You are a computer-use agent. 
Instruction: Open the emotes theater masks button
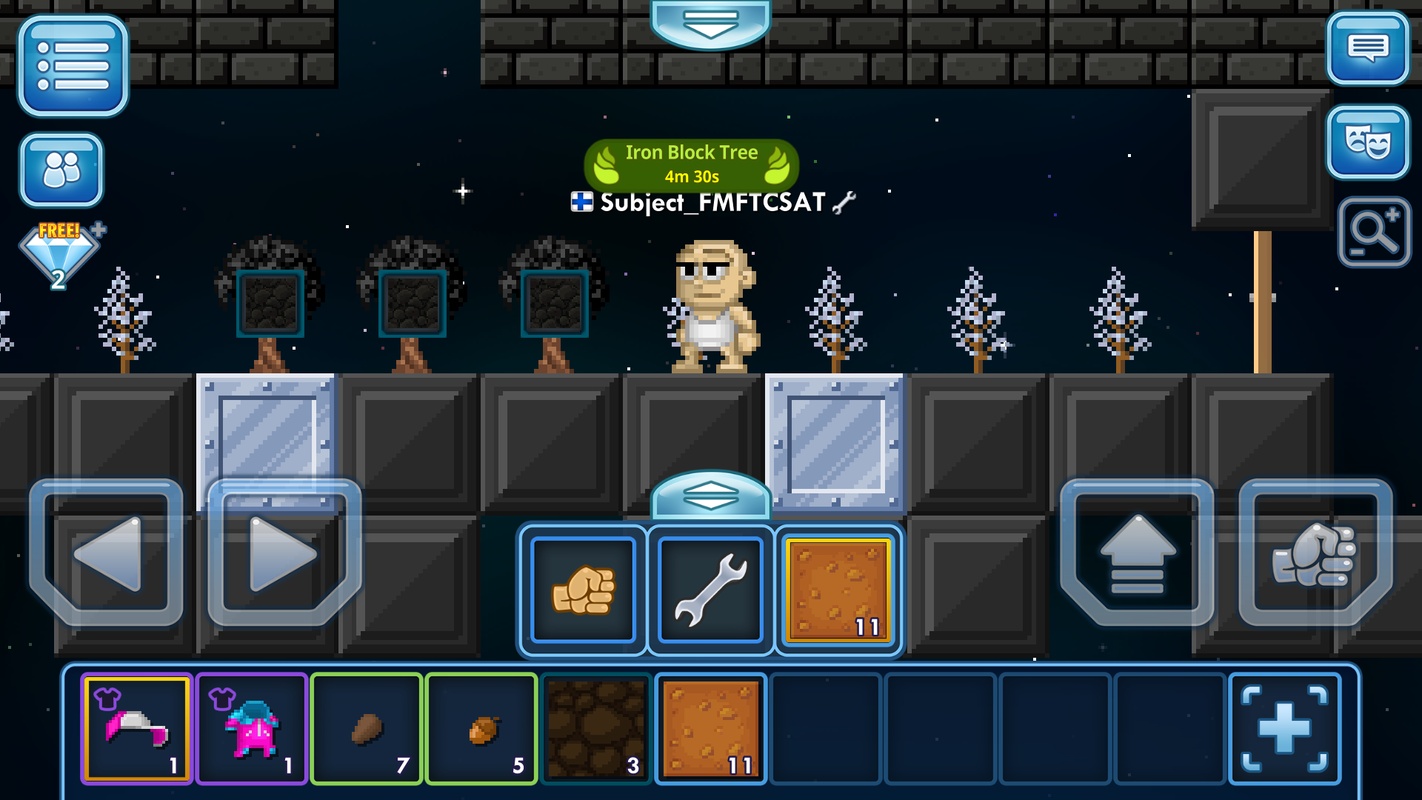click(1367, 142)
